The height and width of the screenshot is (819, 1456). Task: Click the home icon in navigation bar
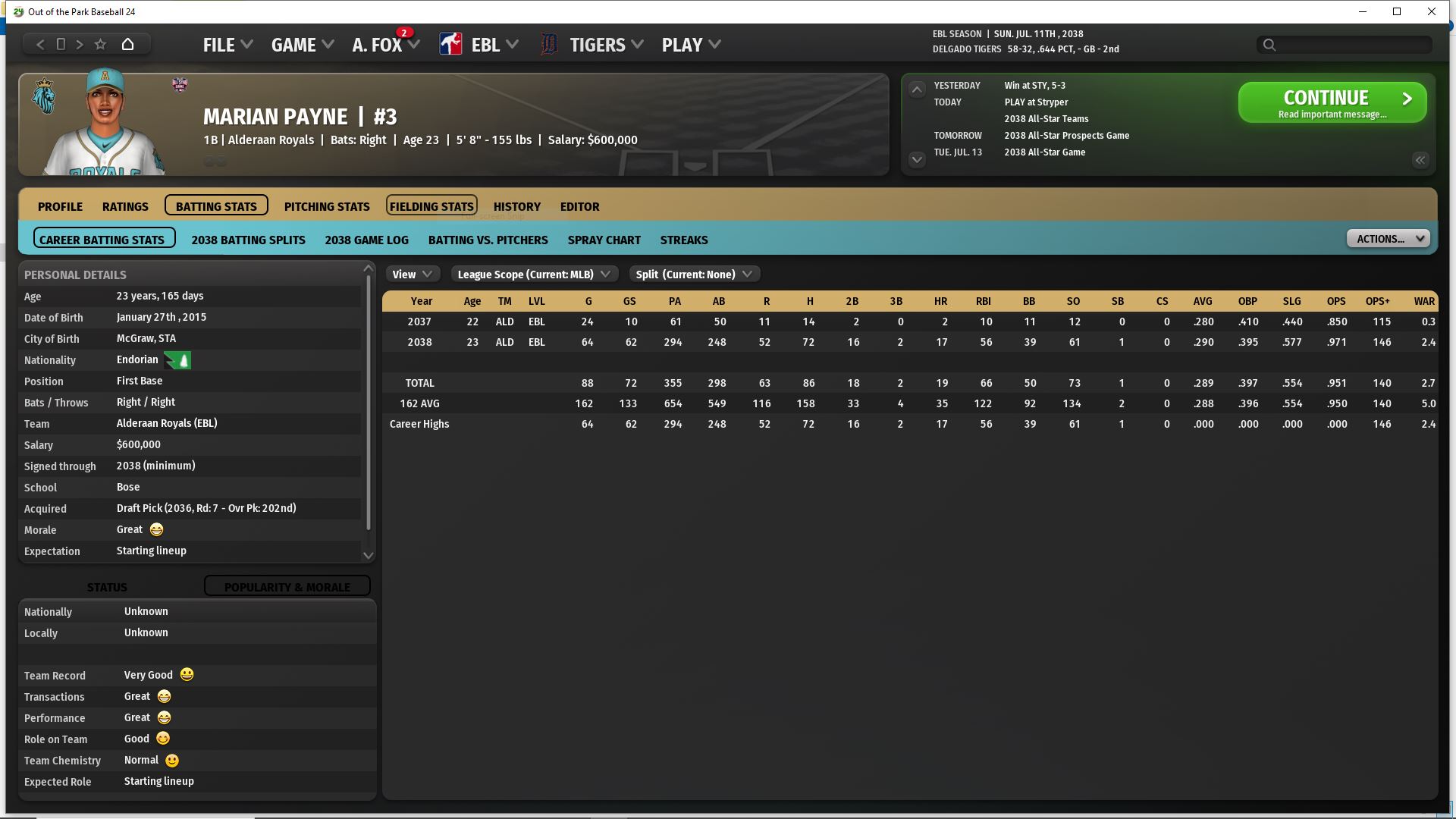[x=127, y=44]
